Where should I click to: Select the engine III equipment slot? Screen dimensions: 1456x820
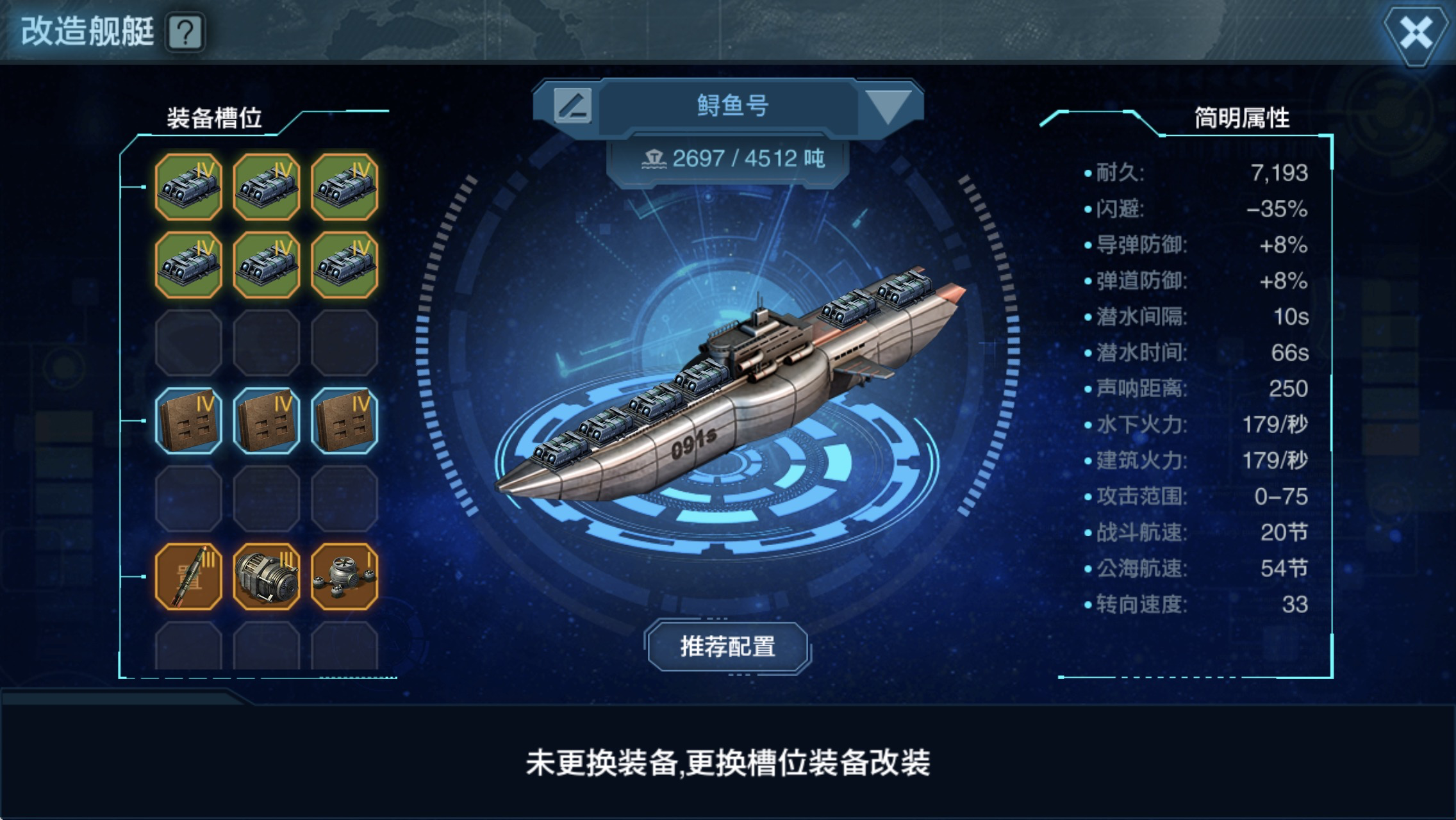[x=267, y=575]
